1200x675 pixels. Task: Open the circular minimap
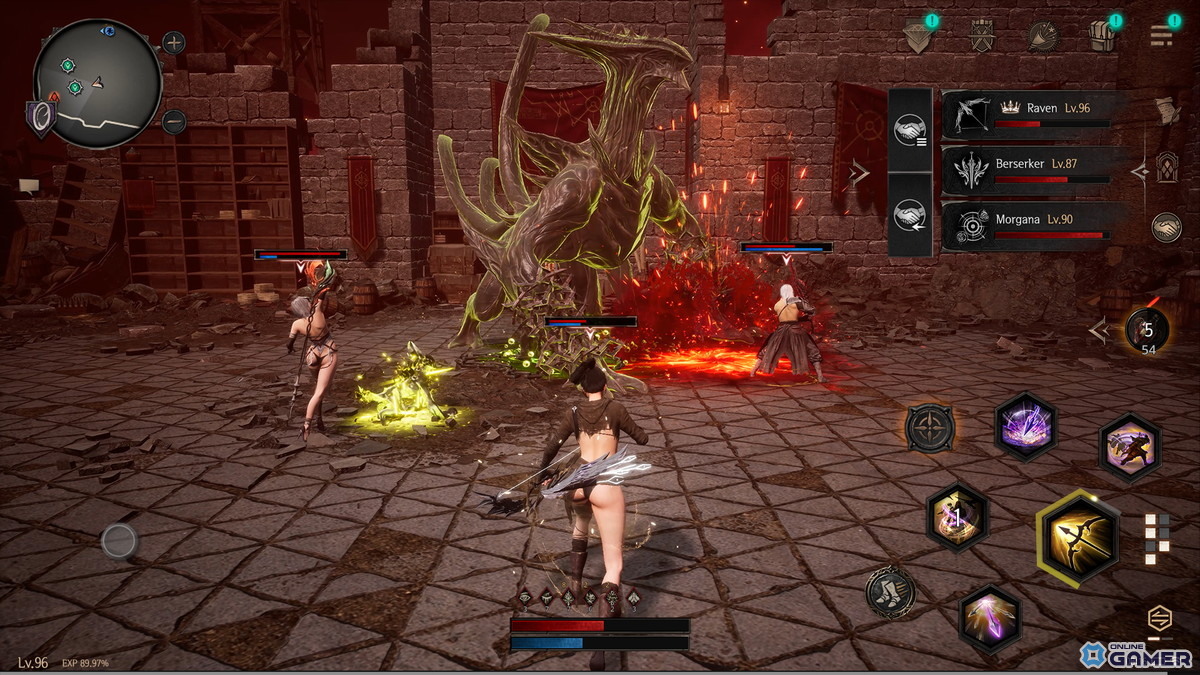point(97,83)
